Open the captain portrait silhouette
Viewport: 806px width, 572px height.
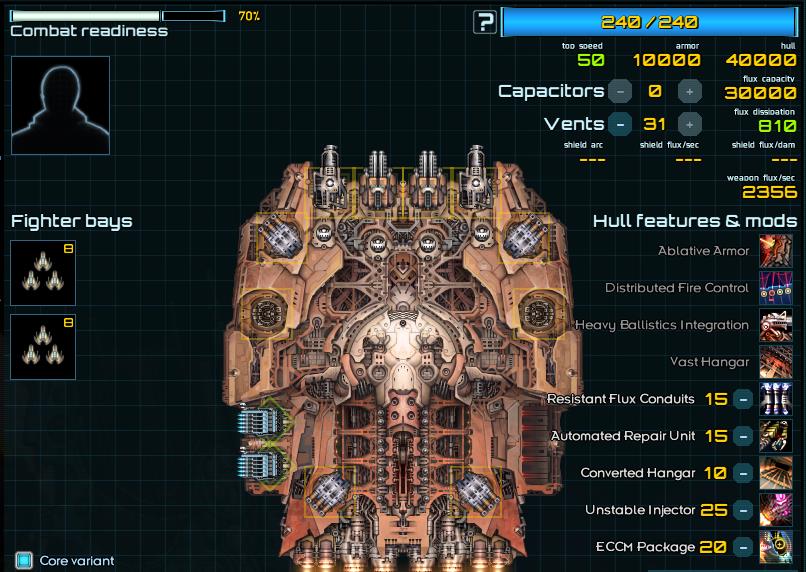coord(60,105)
